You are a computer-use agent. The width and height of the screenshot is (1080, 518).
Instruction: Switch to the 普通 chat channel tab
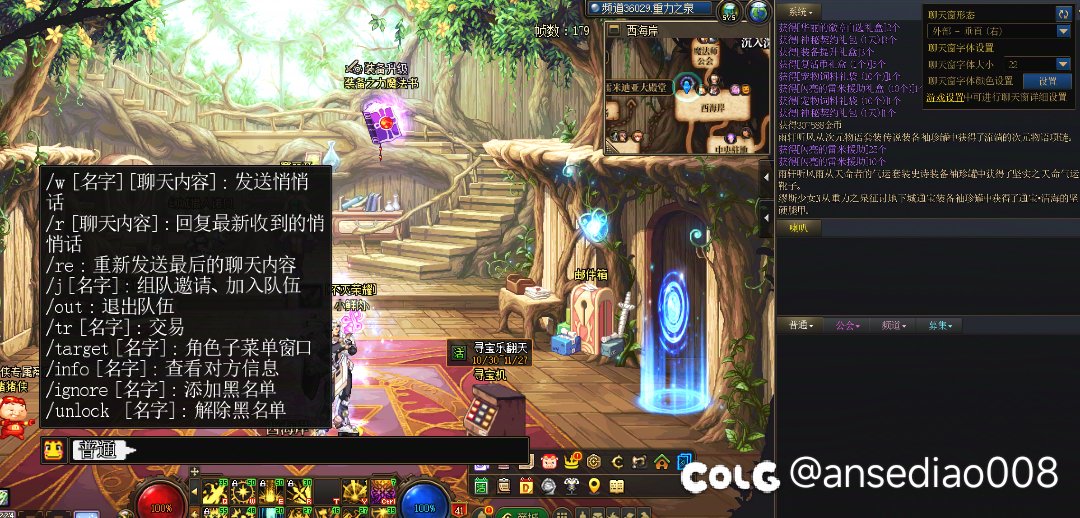point(800,325)
